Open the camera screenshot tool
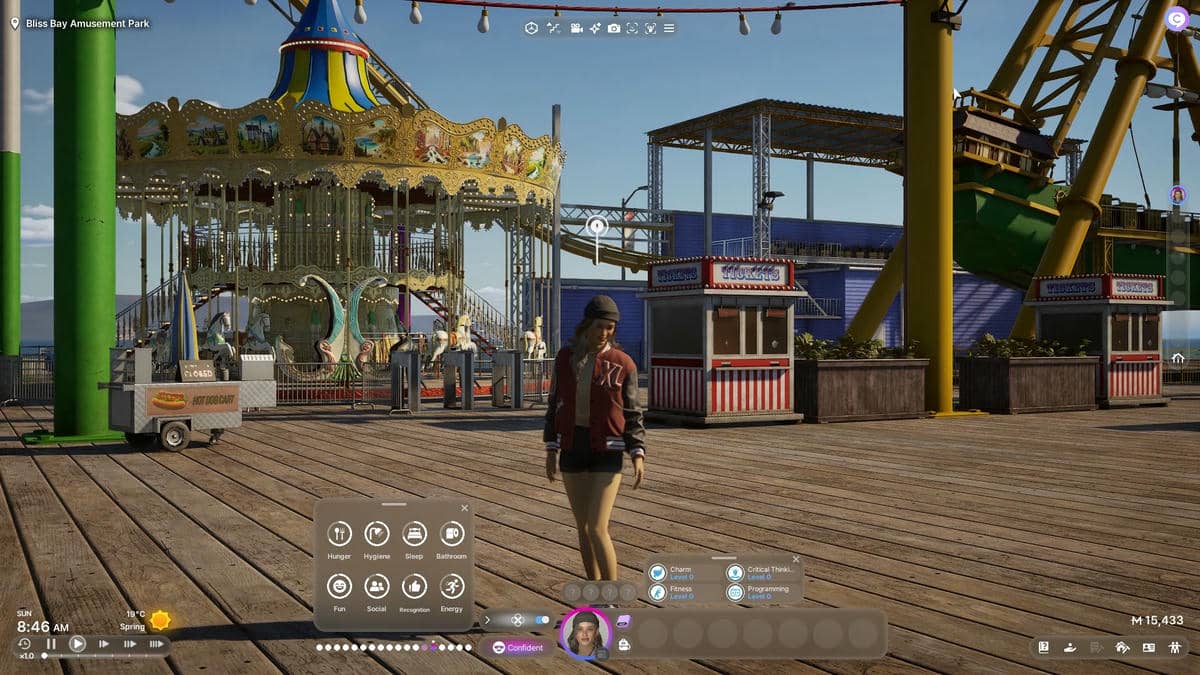Screen dimensions: 1200x675 [614, 28]
